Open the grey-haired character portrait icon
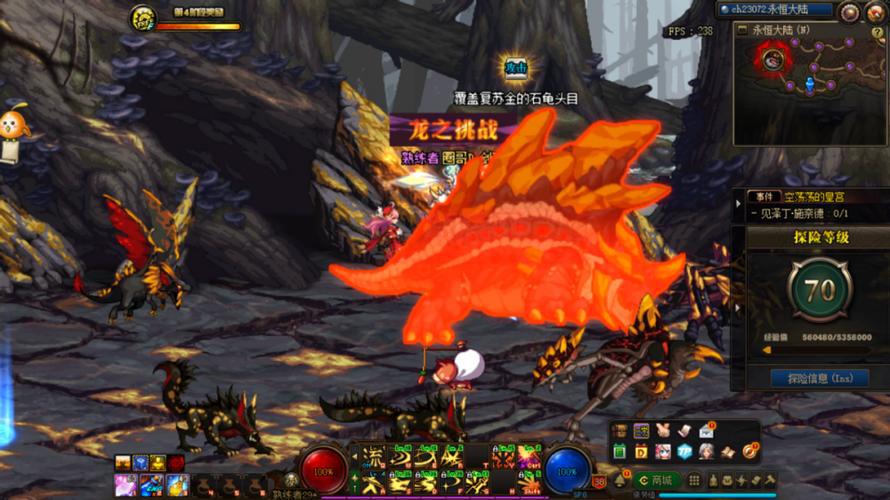 706,452
